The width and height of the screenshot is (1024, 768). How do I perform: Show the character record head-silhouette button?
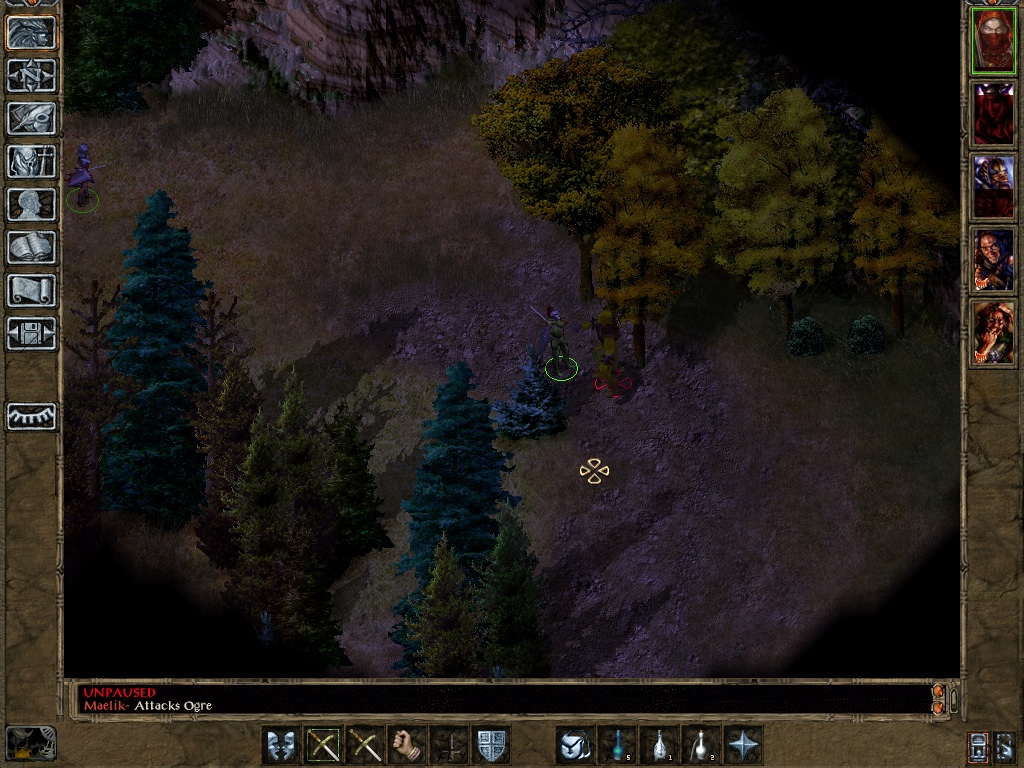[x=31, y=204]
